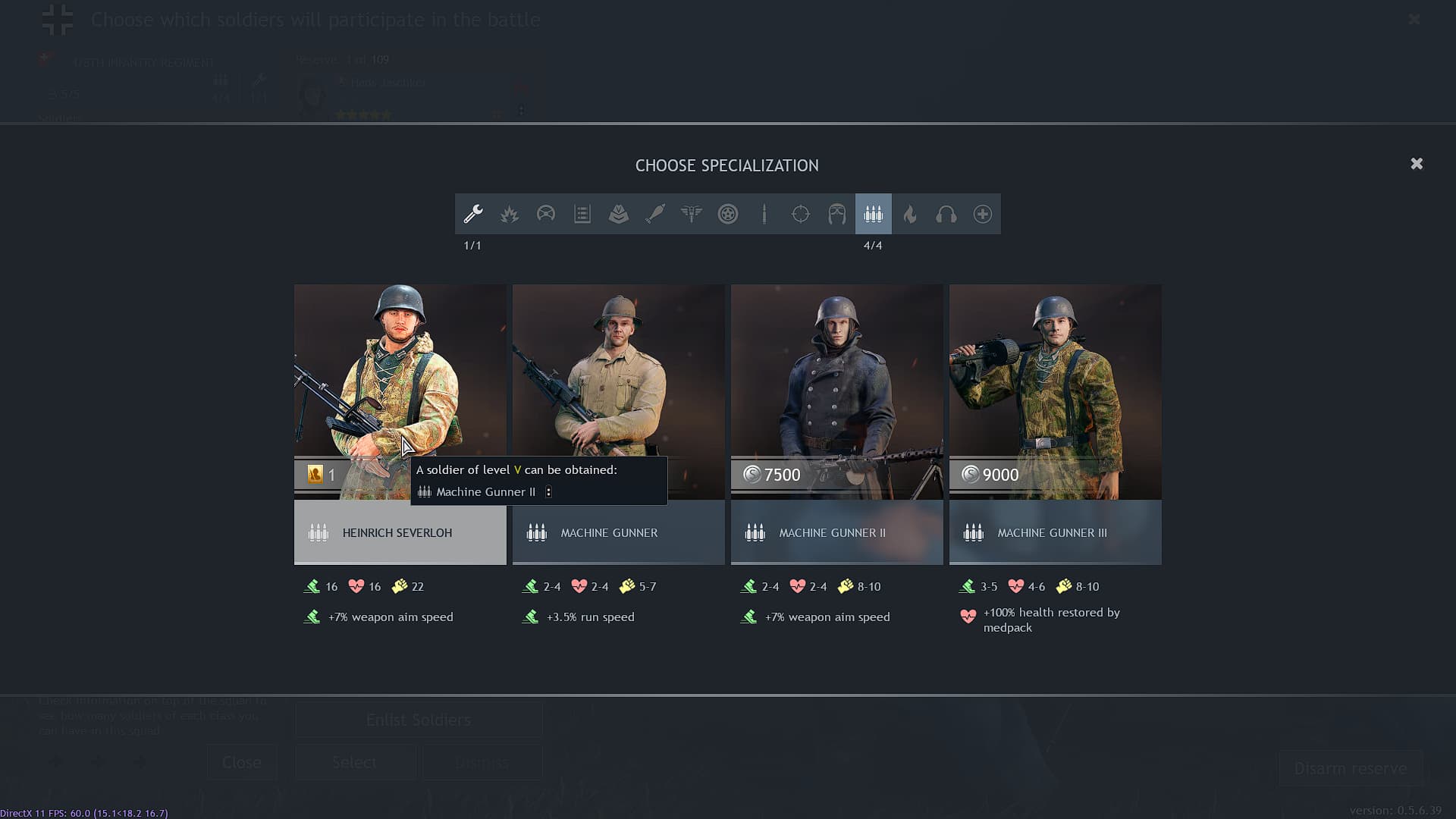Select the medic caduceus specialization icon
1456x819 pixels.
691,214
